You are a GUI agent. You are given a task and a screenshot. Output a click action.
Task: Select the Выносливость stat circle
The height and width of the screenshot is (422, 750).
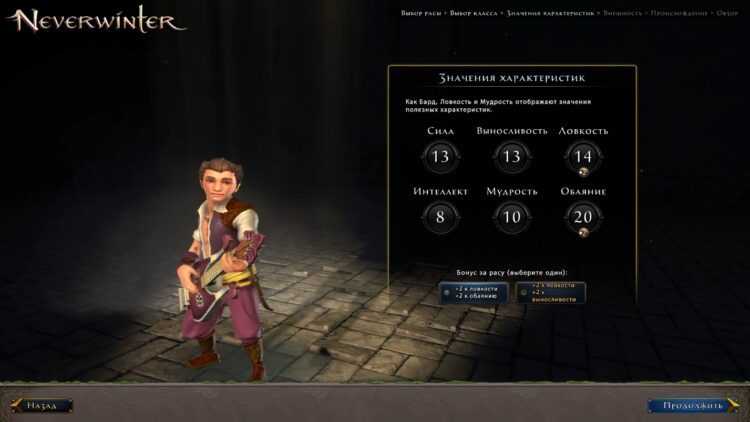tap(512, 156)
